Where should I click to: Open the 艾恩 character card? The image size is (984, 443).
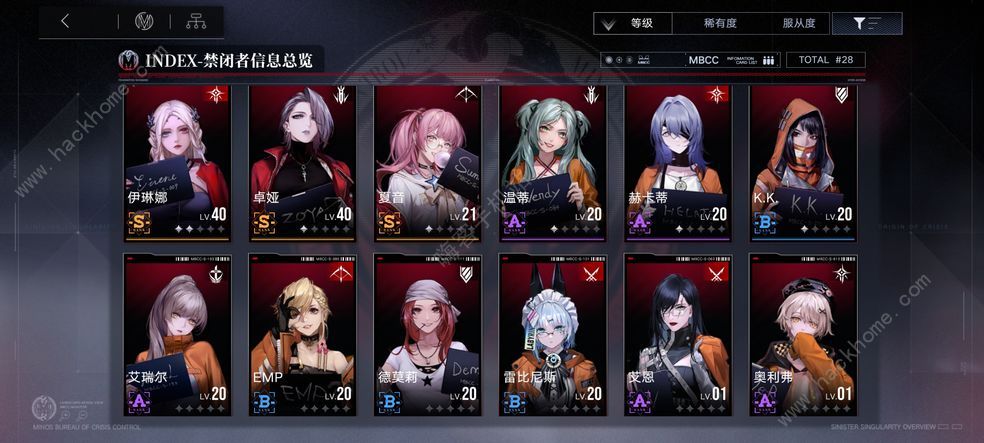coord(679,334)
